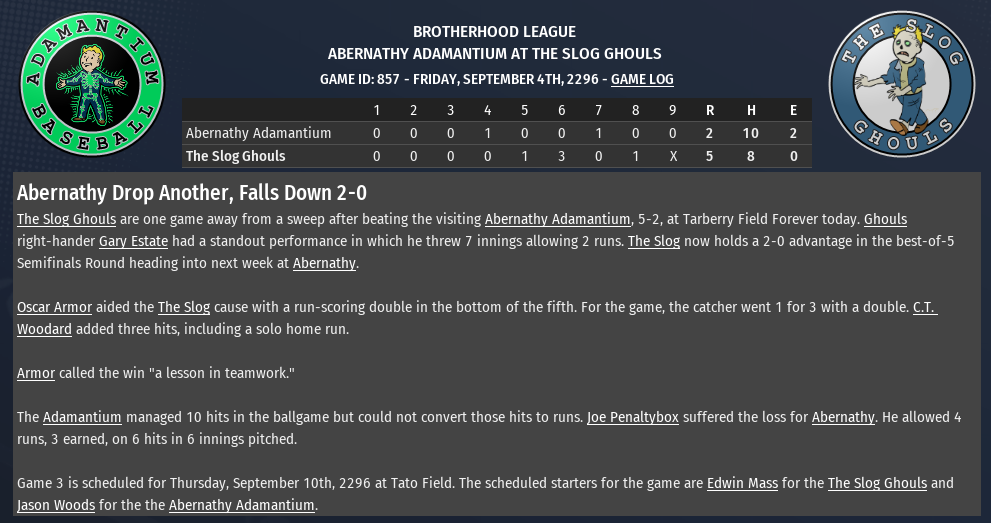Screen dimensions: 991x523
Task: Open Edwin Mass player profile
Action: pyautogui.click(x=742, y=483)
